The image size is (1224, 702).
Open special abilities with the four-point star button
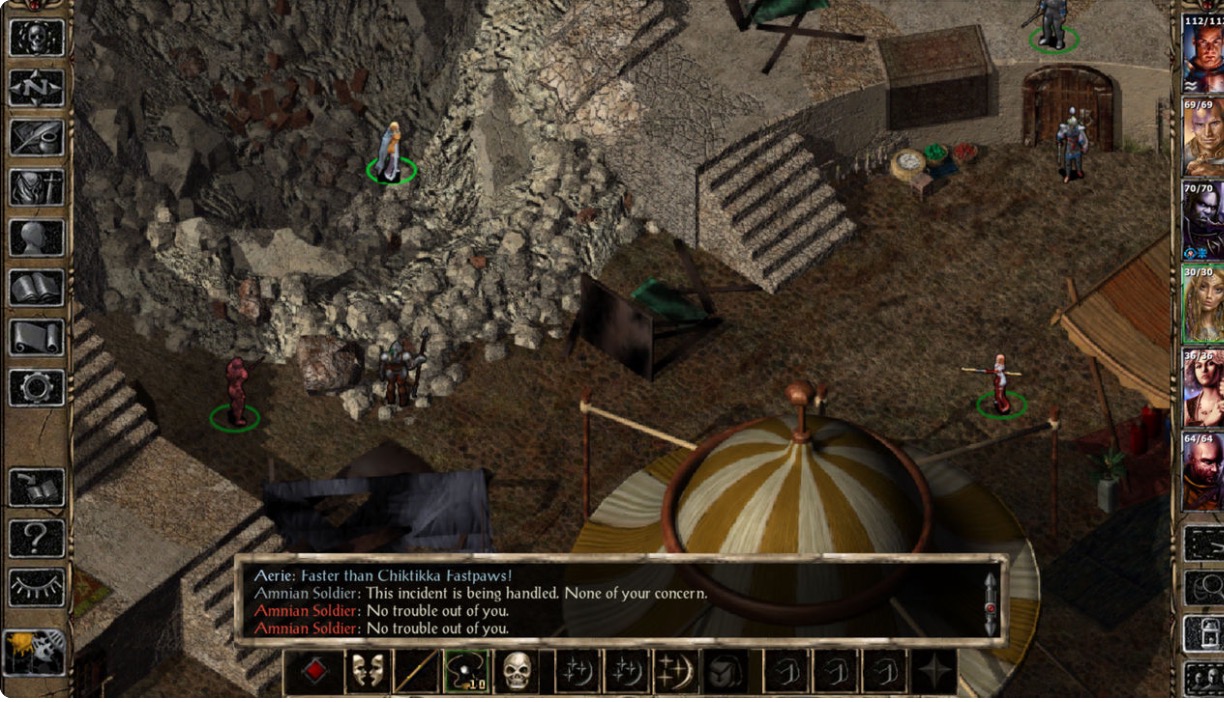coord(933,672)
